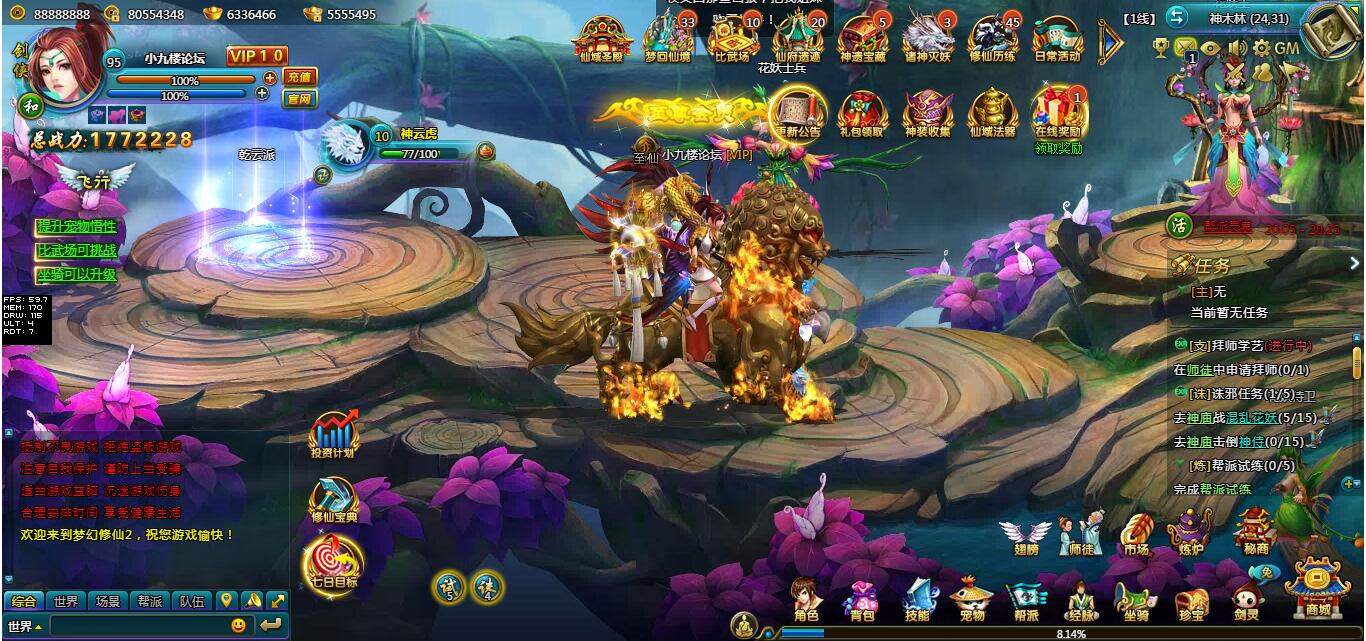Image resolution: width=1366 pixels, height=641 pixels.
Task: Open the 技能 skills menu
Action: [x=917, y=598]
